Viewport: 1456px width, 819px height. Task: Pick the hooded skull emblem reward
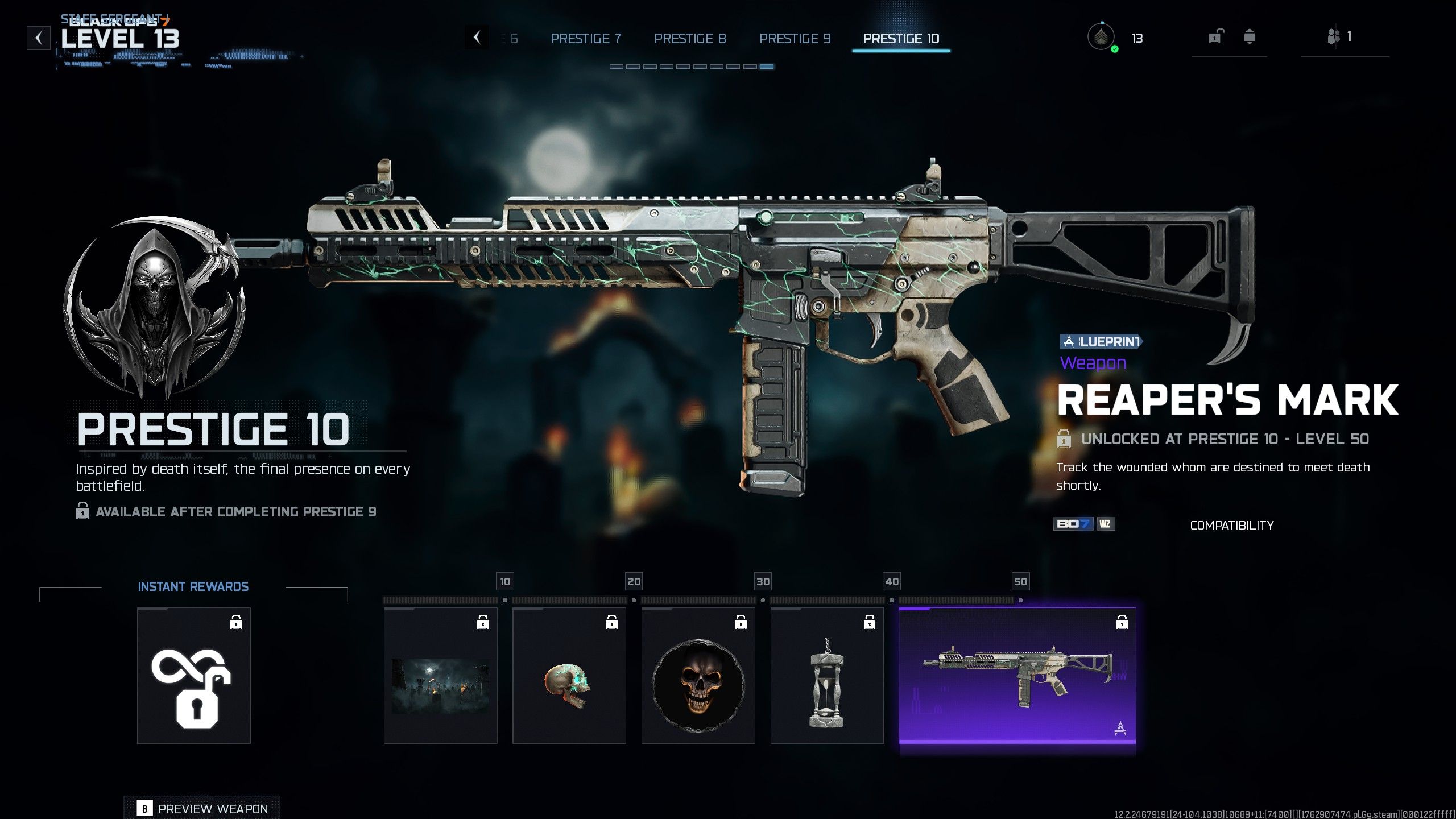(698, 676)
